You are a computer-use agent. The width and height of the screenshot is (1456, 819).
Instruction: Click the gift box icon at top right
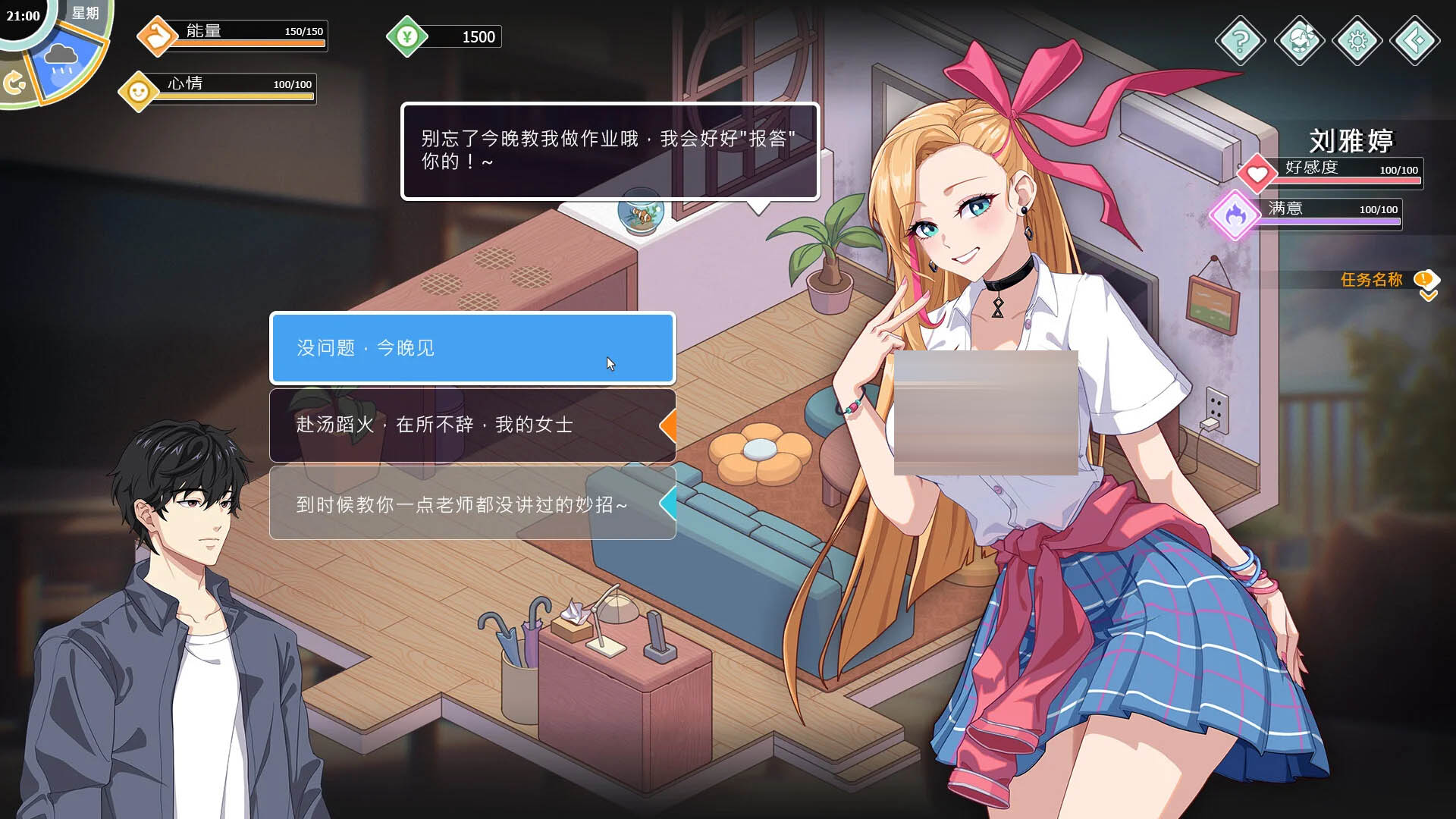(x=1299, y=42)
